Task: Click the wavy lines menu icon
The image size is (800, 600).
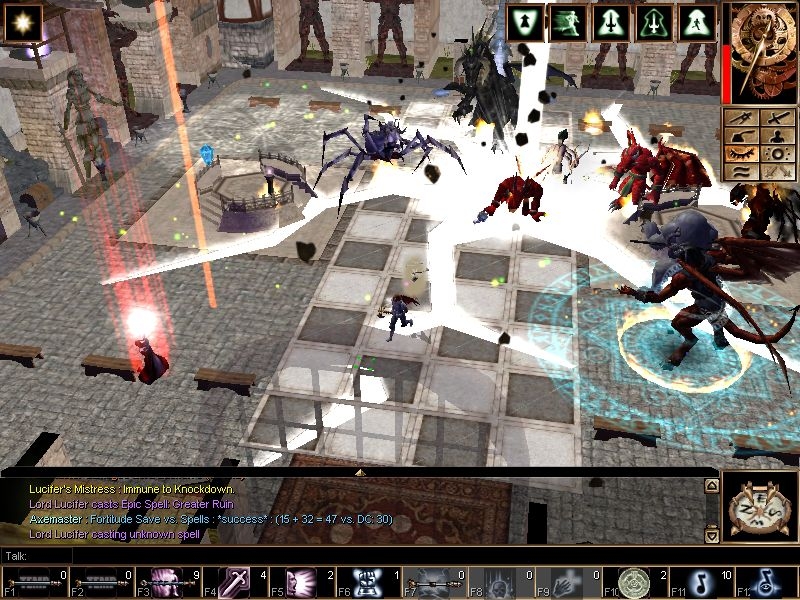Action: click(x=741, y=172)
